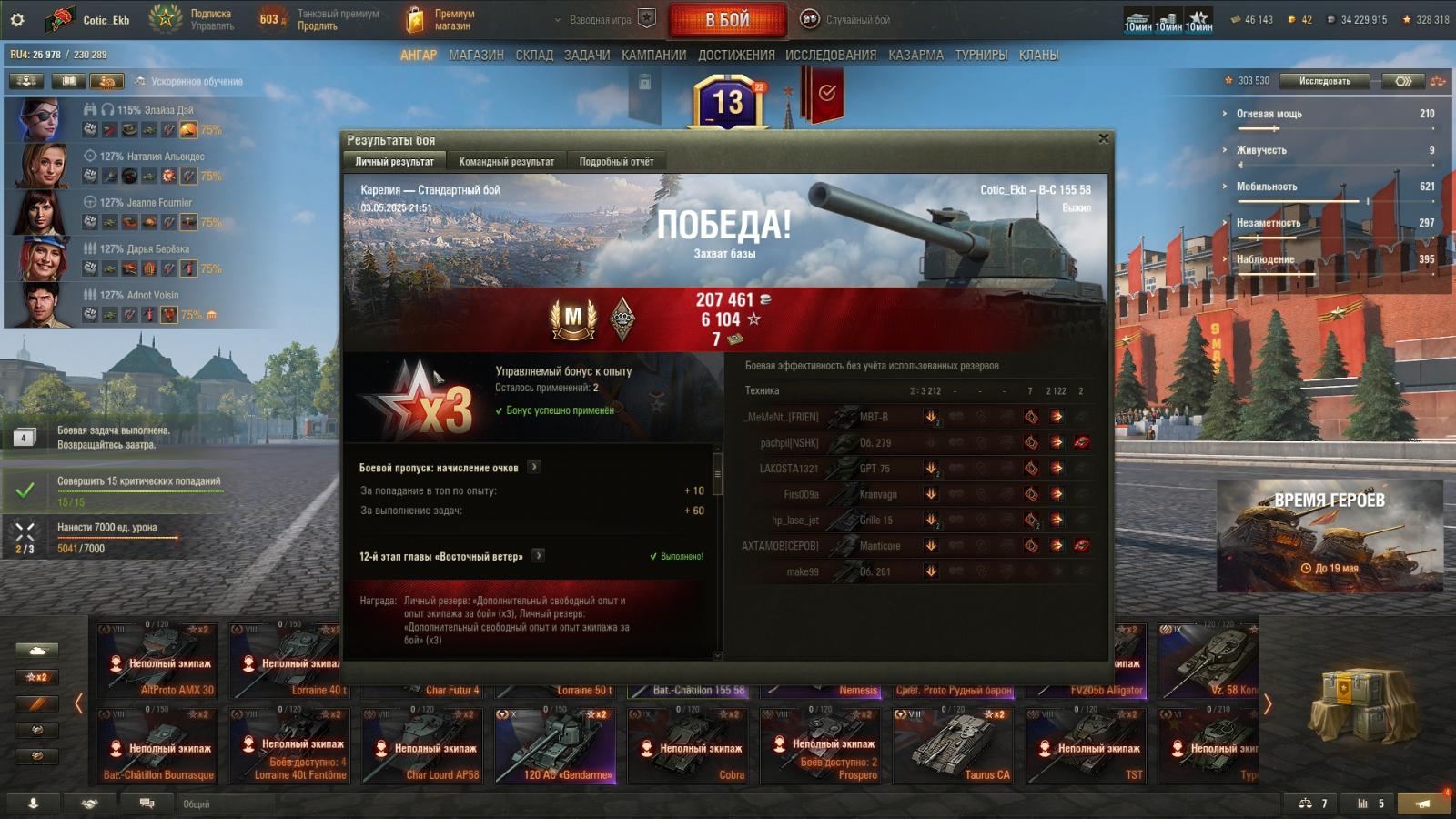Expand the Боевой пропуск points details
1456x819 pixels.
point(534,467)
